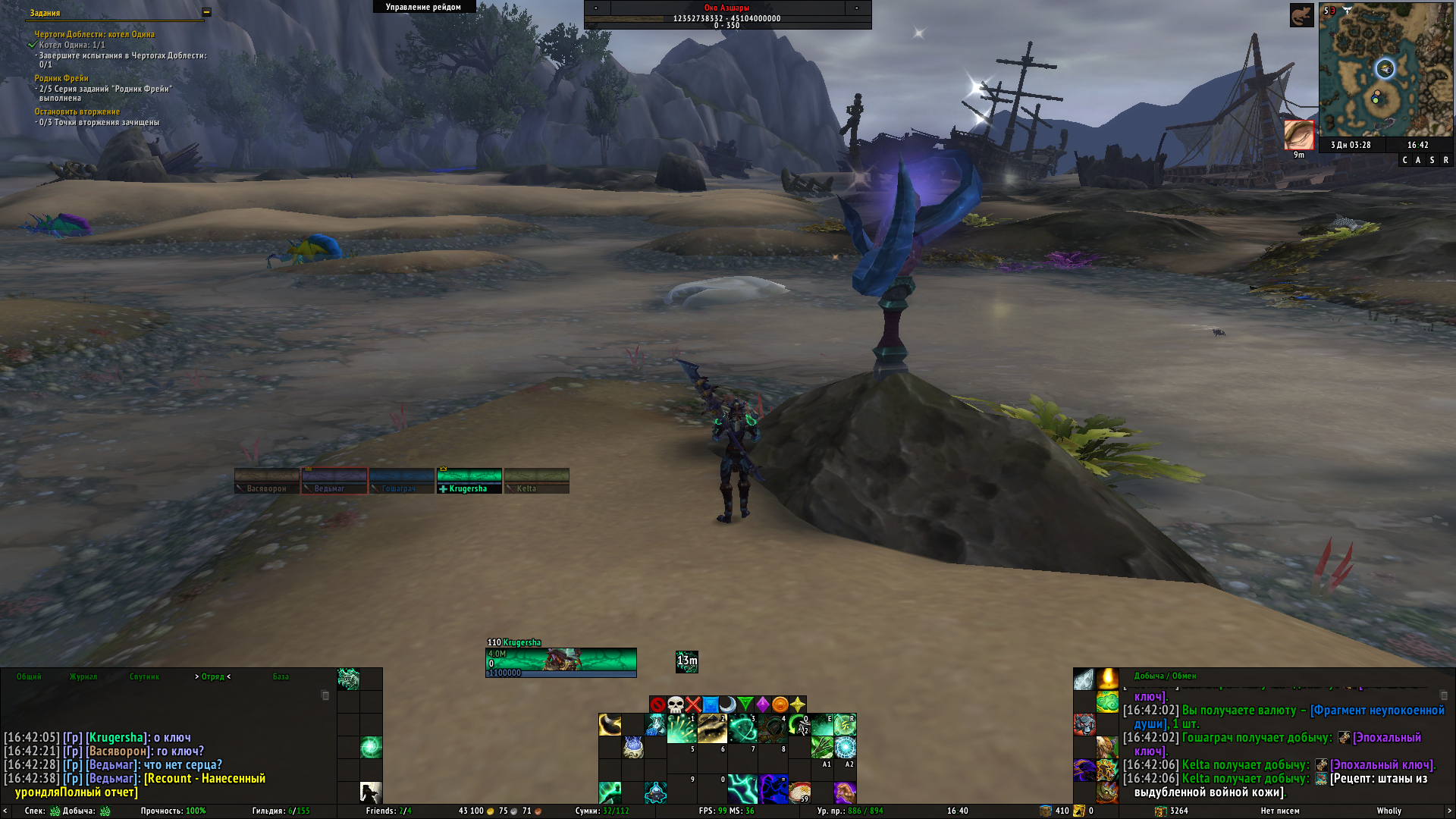Use the sandy ability in slot 2

click(x=712, y=726)
